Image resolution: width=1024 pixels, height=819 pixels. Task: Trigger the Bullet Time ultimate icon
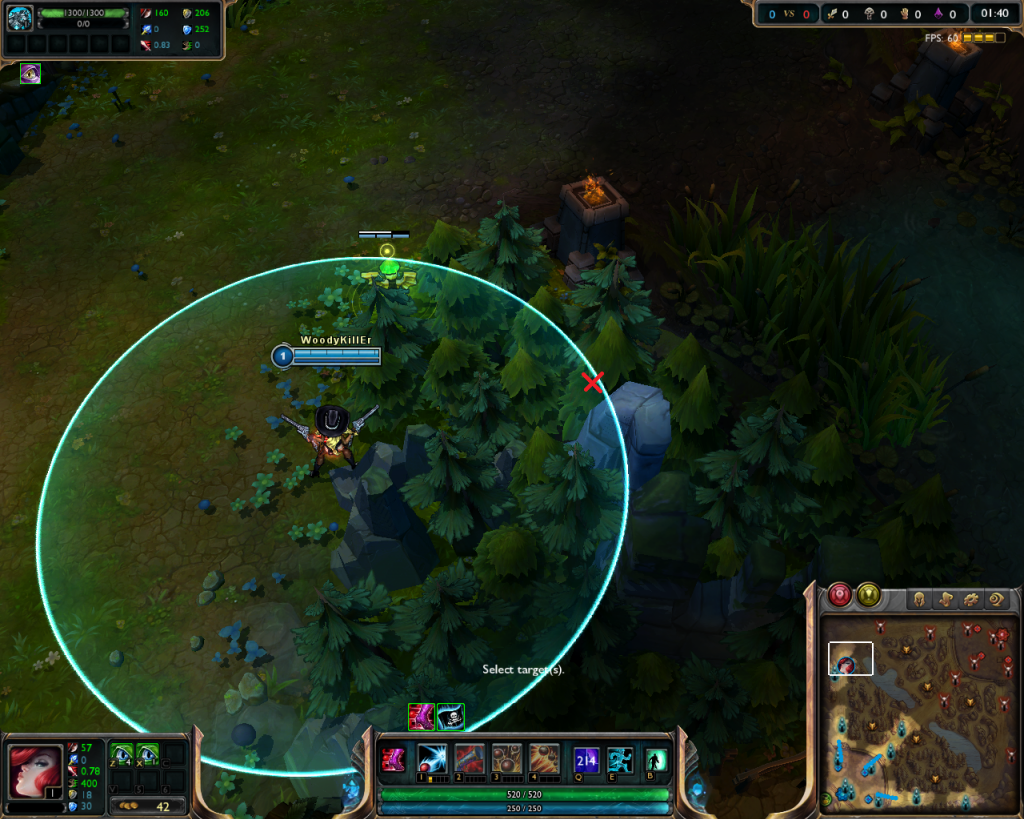pyautogui.click(x=544, y=760)
